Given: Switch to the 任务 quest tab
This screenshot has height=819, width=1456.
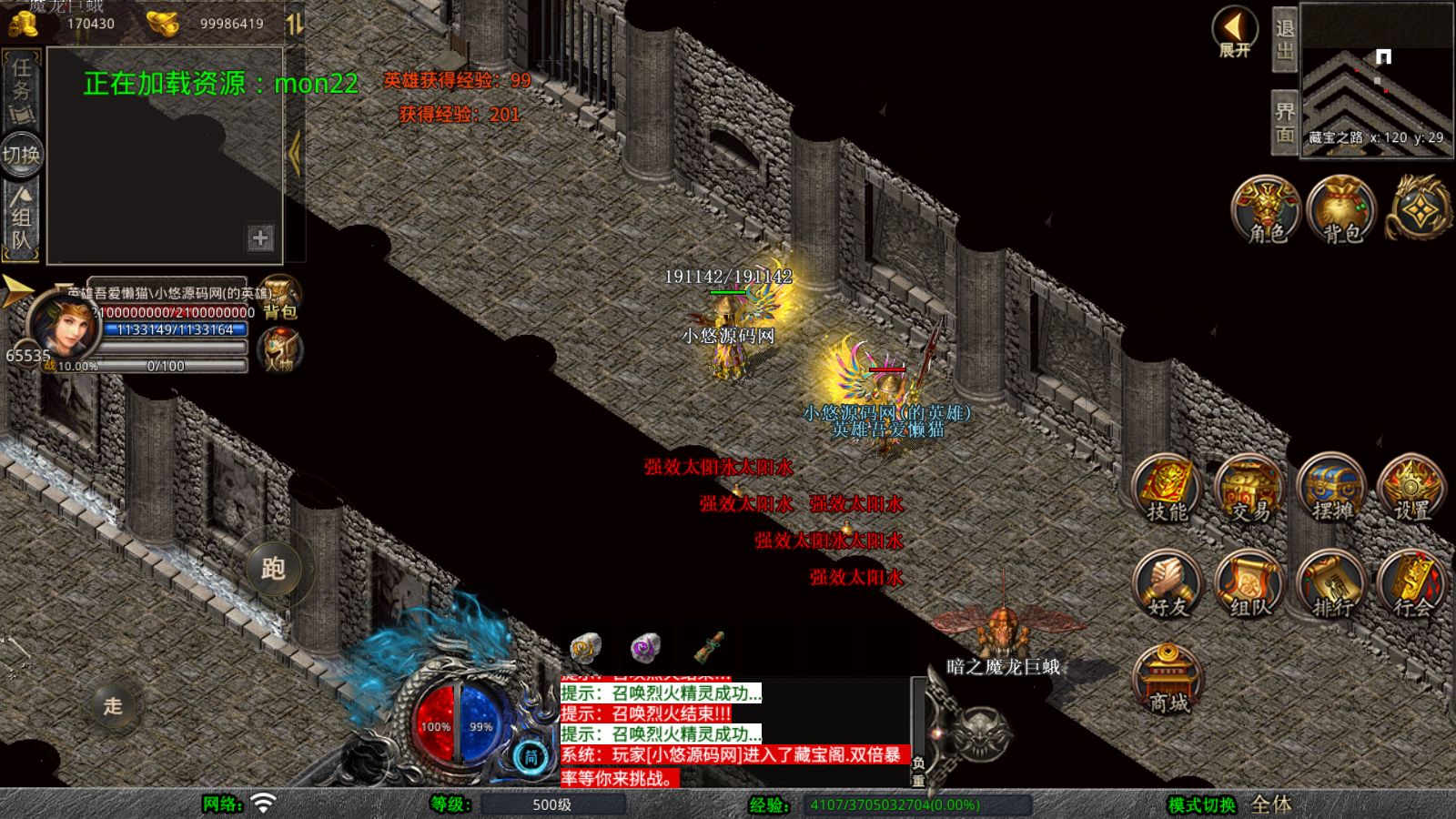Looking at the screenshot, I should (21, 89).
